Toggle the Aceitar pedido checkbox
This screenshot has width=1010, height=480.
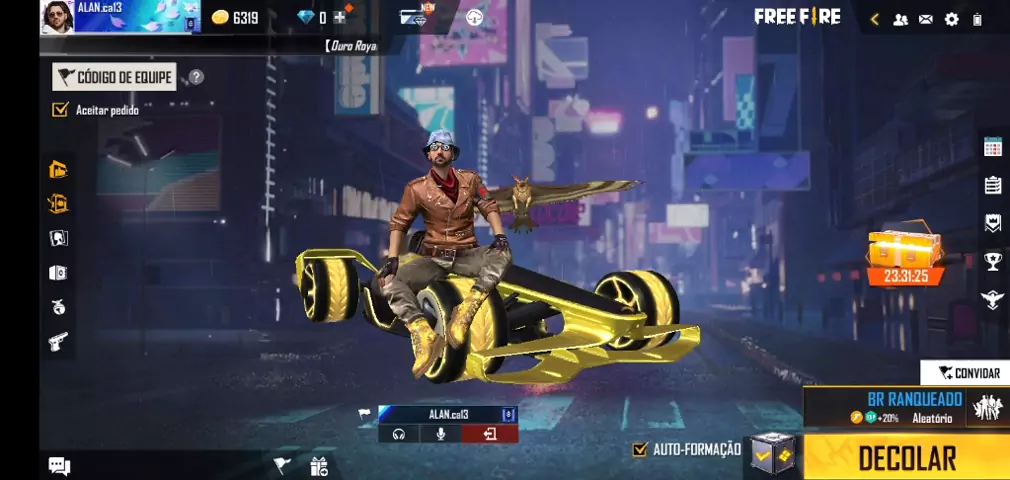(60, 109)
